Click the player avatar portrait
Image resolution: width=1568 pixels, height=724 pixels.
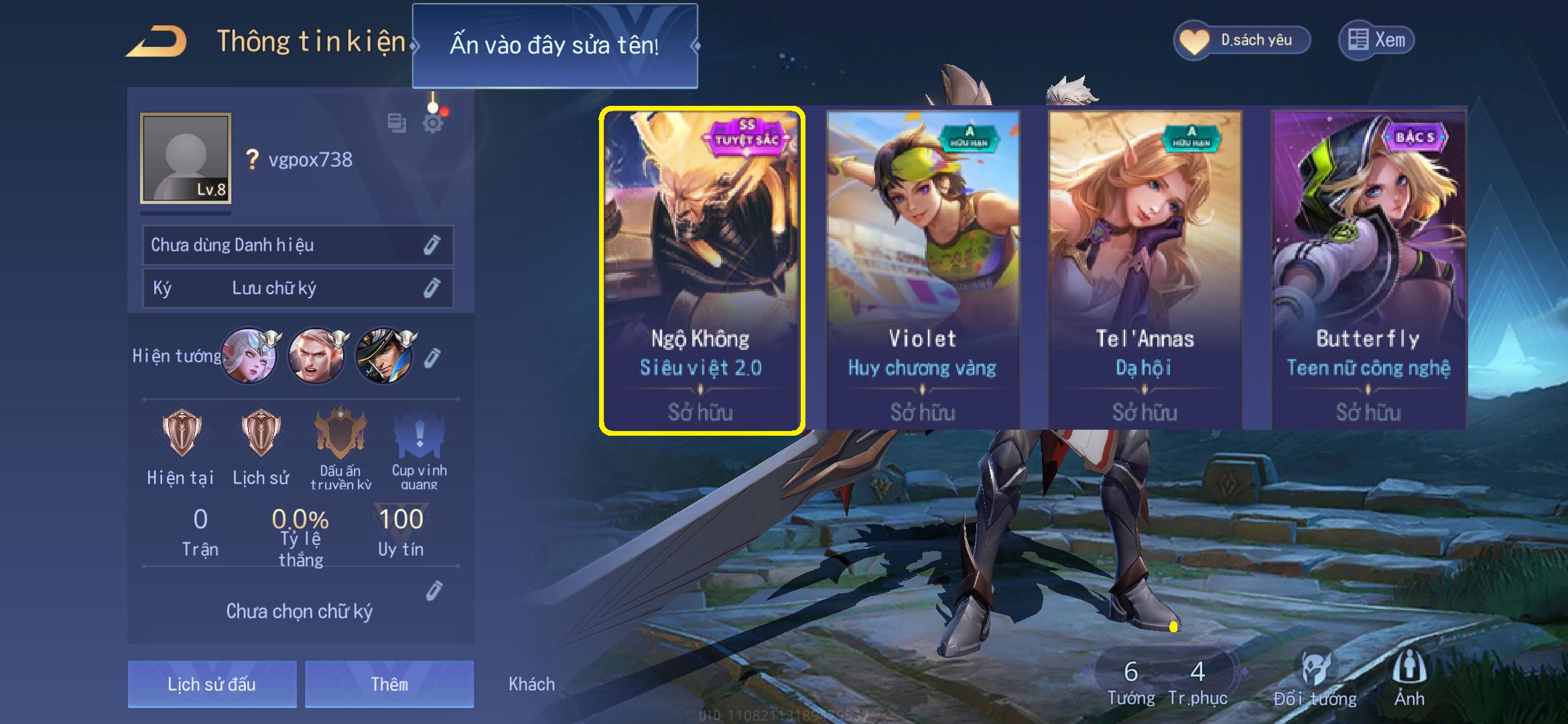186,158
